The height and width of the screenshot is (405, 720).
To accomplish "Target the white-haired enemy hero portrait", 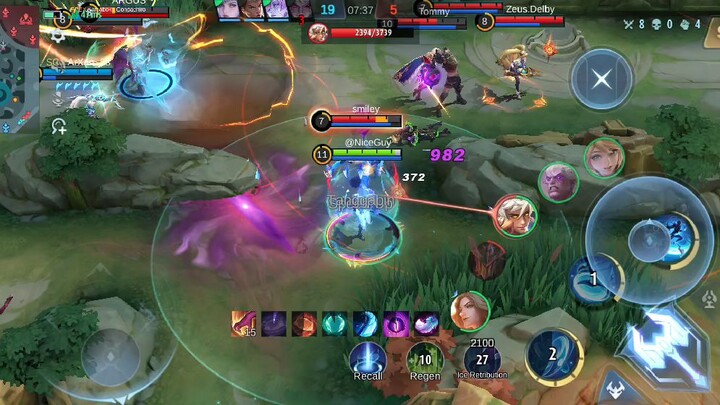I will tap(514, 215).
